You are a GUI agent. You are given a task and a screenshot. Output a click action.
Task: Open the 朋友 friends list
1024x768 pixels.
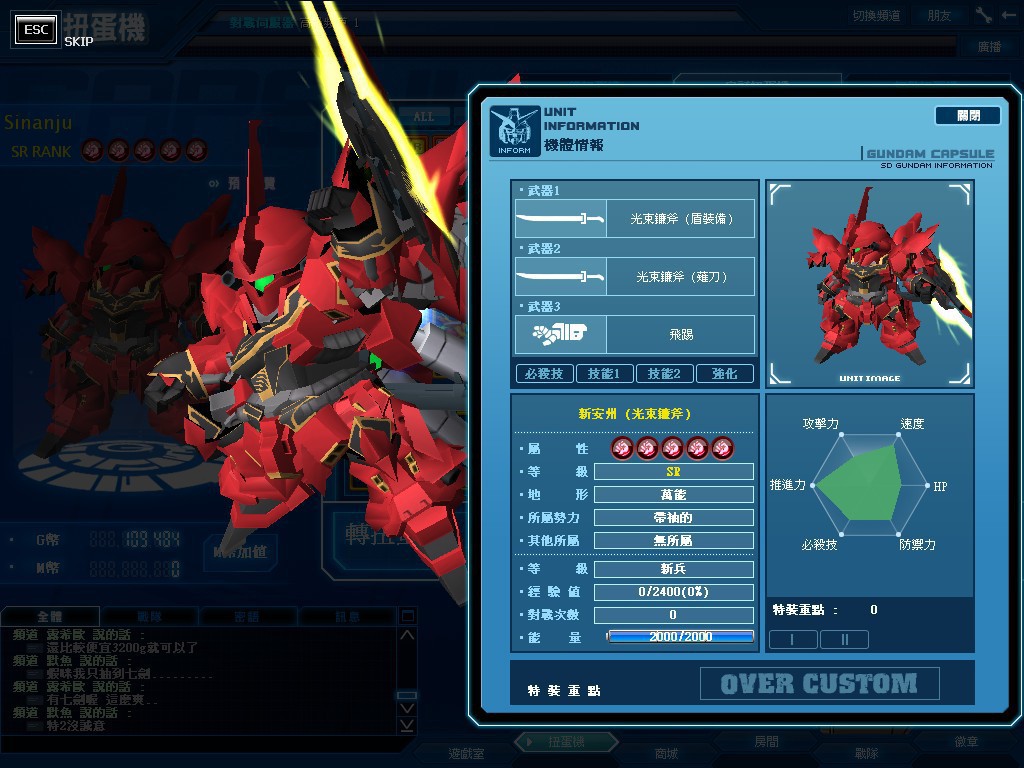939,15
